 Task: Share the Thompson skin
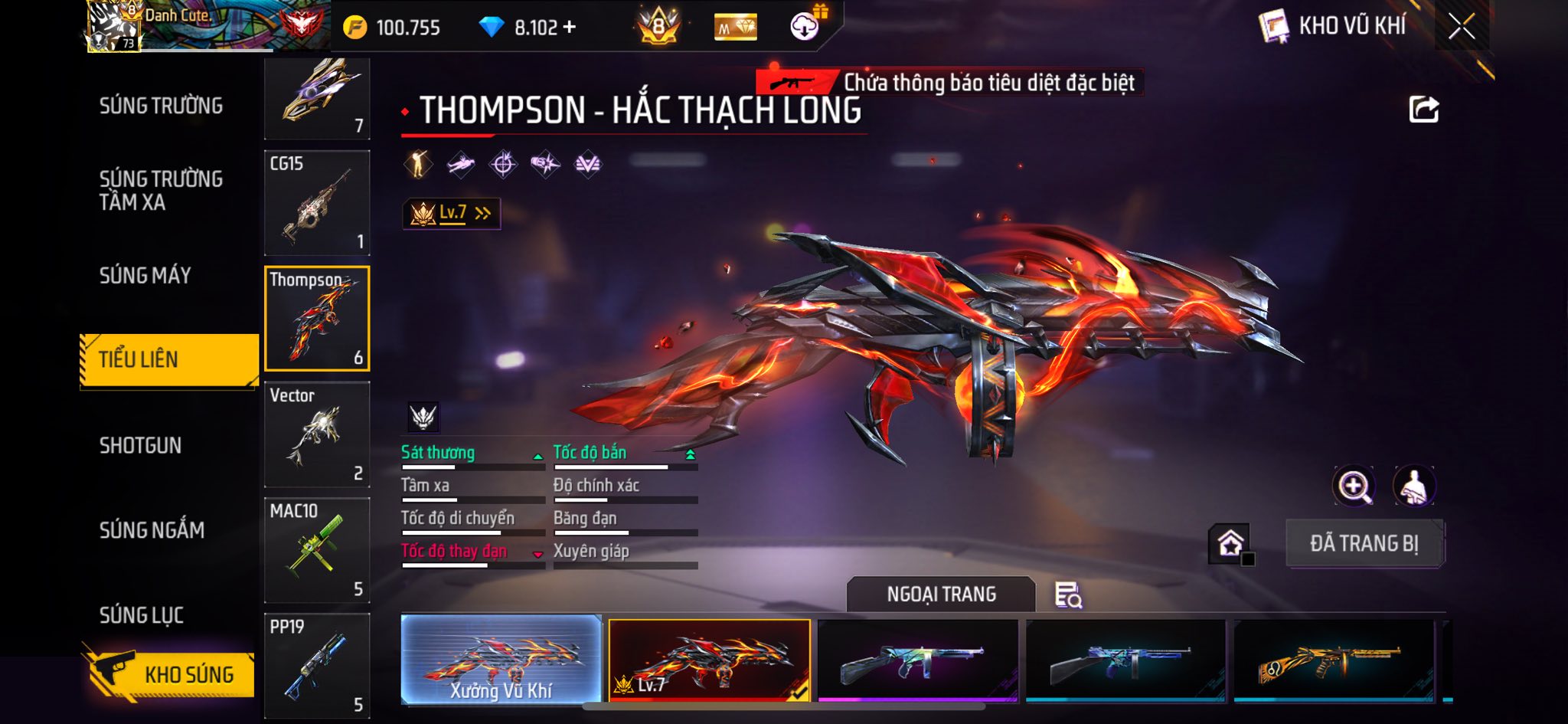[x=1423, y=110]
